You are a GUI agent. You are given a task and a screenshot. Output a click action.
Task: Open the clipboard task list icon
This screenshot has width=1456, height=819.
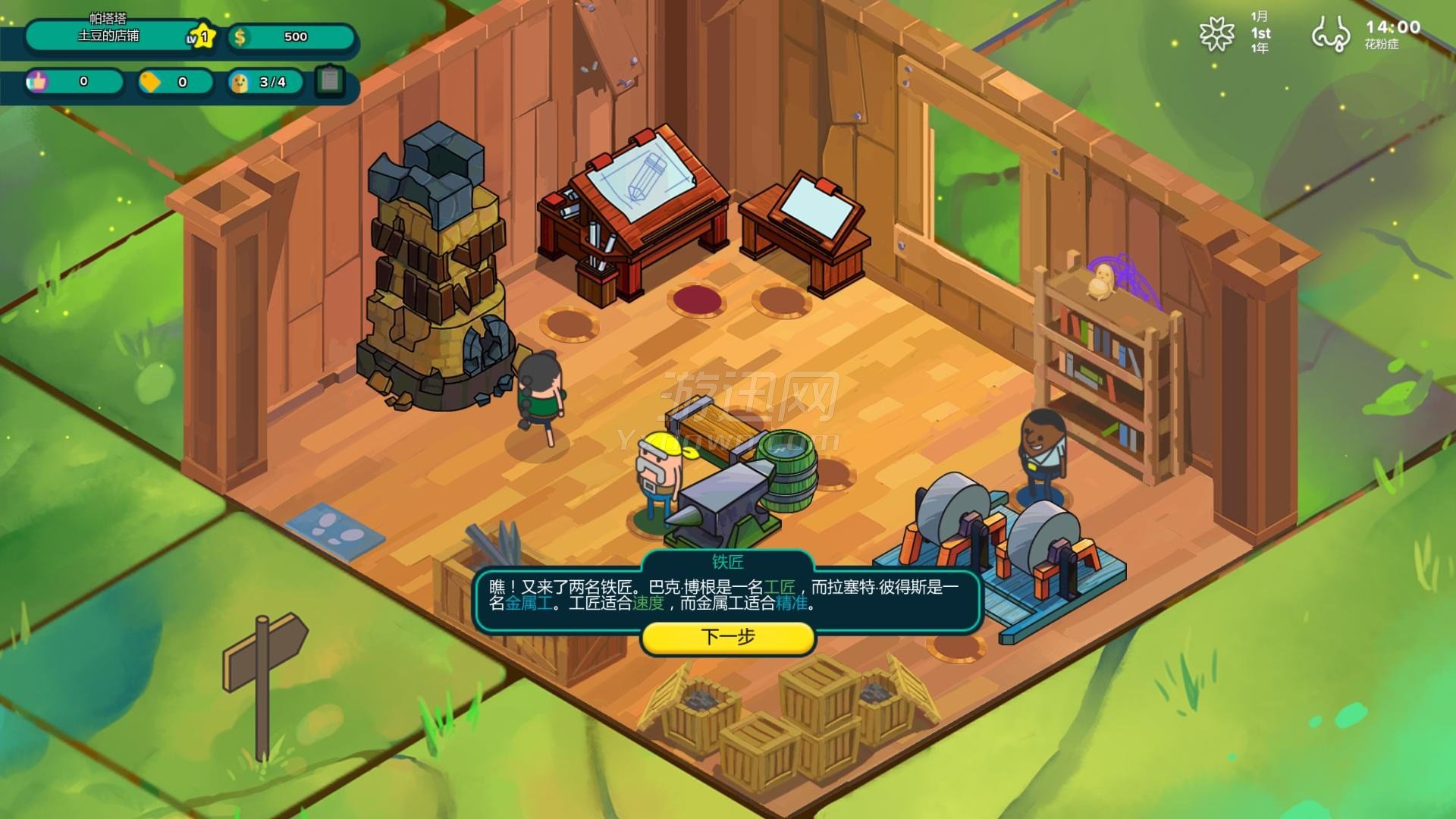pos(330,80)
